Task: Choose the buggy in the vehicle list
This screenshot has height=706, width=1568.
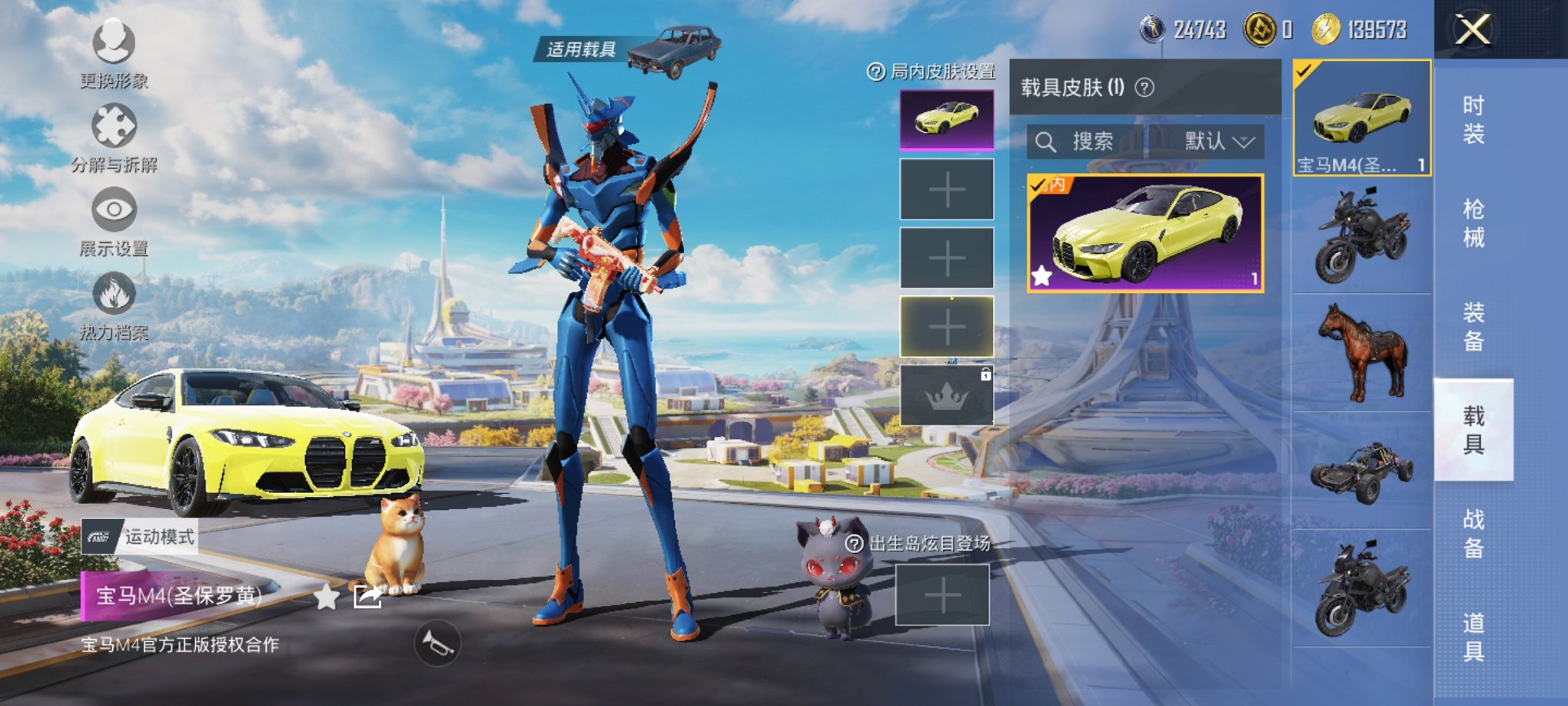Action: [1362, 471]
